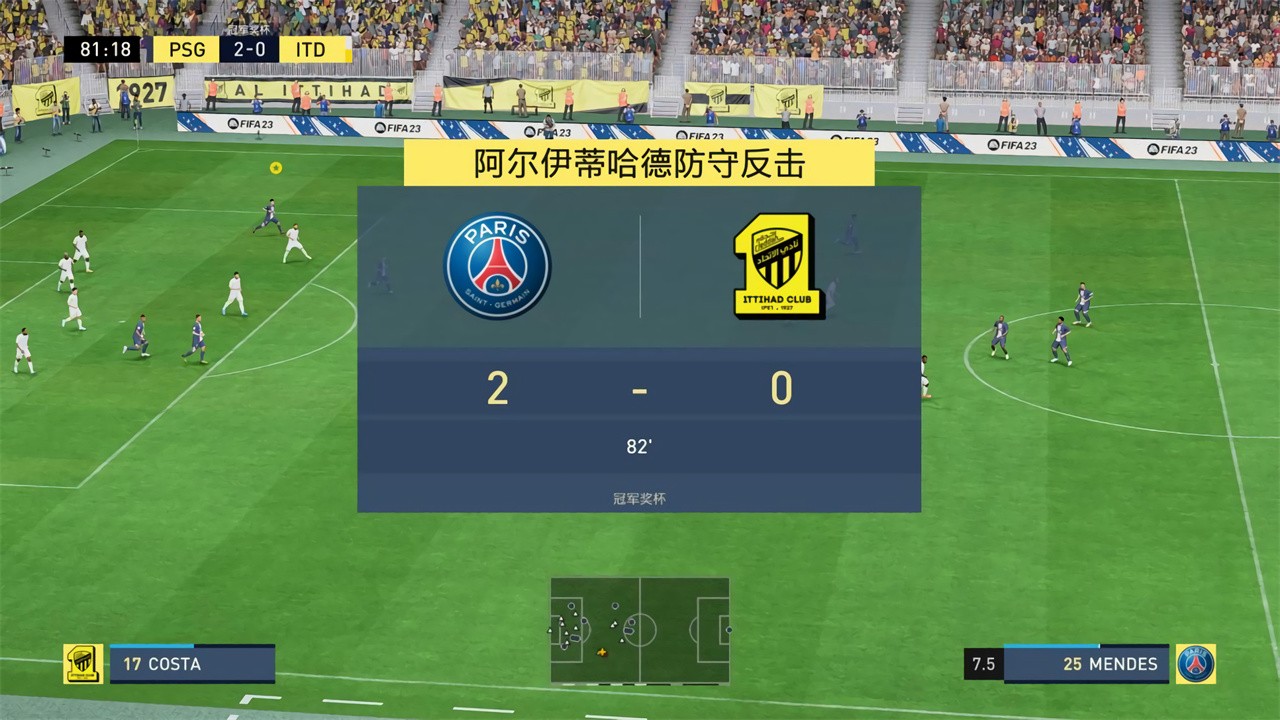Viewport: 1280px width, 720px height.
Task: Click the 82' match minute display
Action: pyautogui.click(x=639, y=447)
